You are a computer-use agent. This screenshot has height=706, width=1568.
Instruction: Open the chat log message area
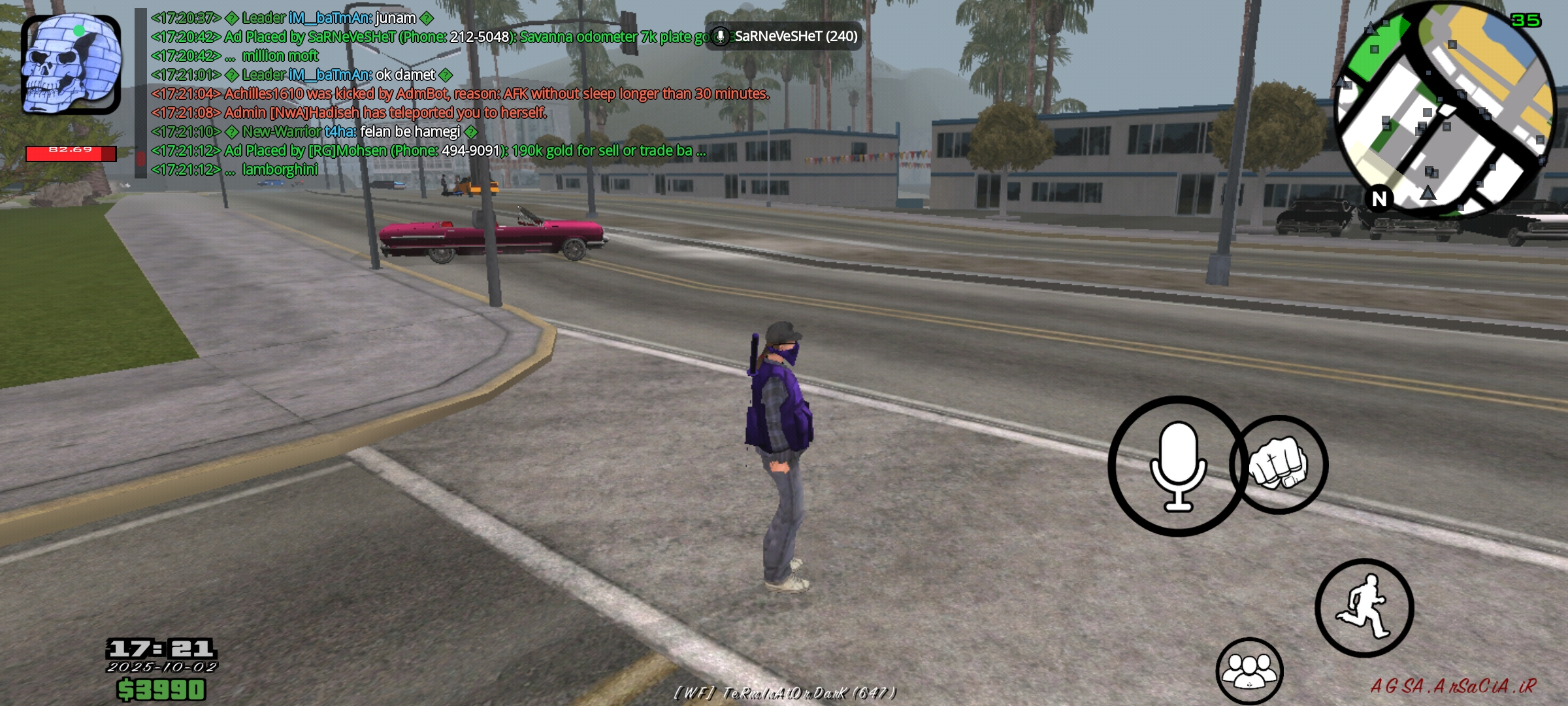[x=457, y=93]
